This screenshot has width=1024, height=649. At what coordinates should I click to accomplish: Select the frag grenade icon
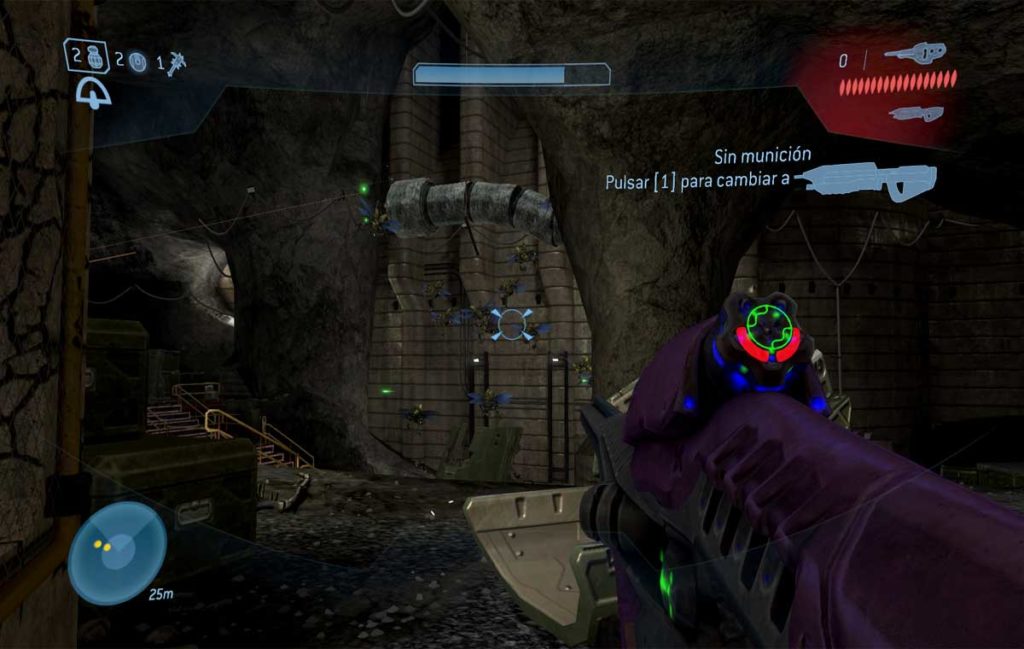click(92, 56)
